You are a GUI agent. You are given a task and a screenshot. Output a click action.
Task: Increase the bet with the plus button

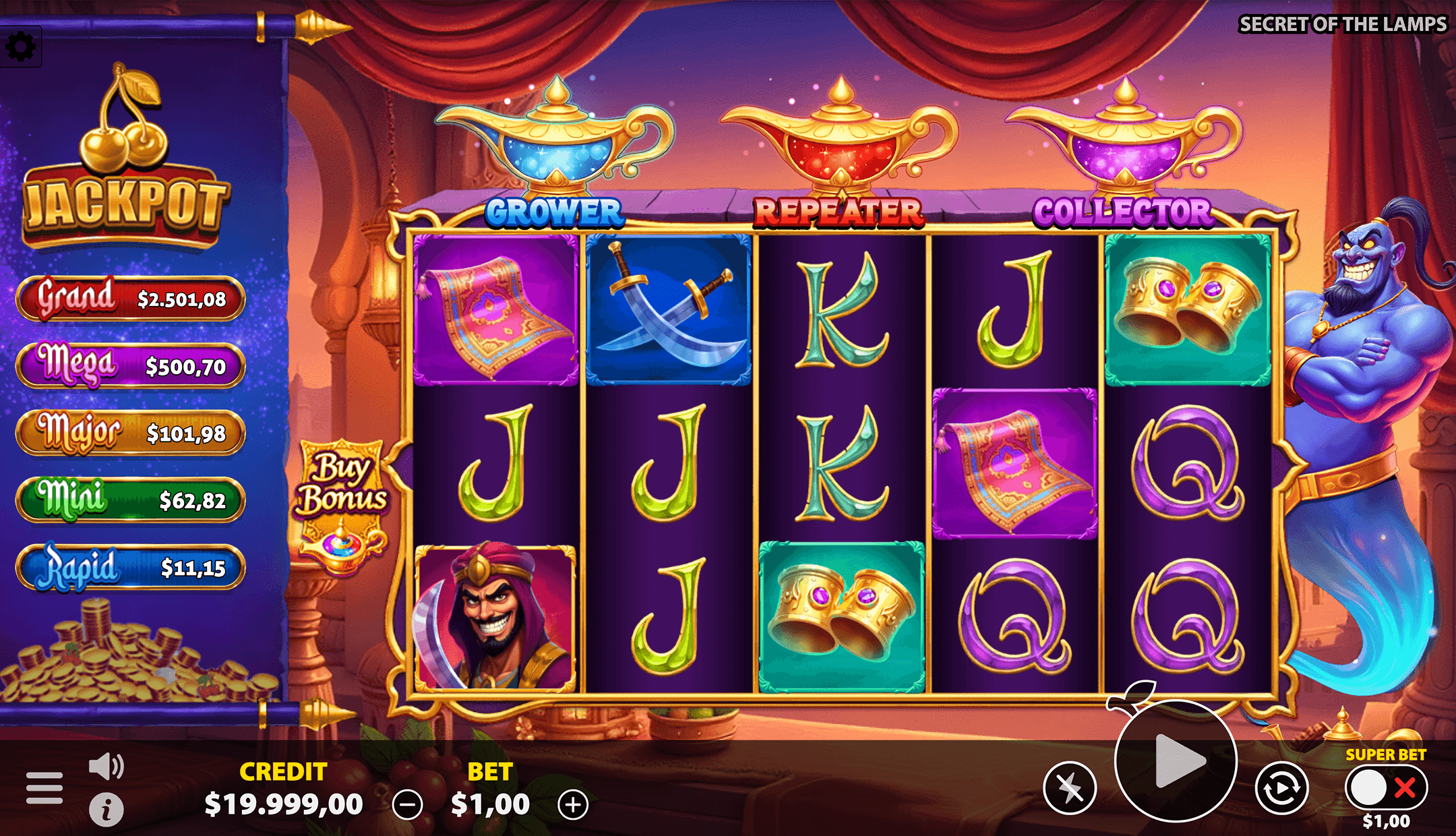[x=573, y=805]
